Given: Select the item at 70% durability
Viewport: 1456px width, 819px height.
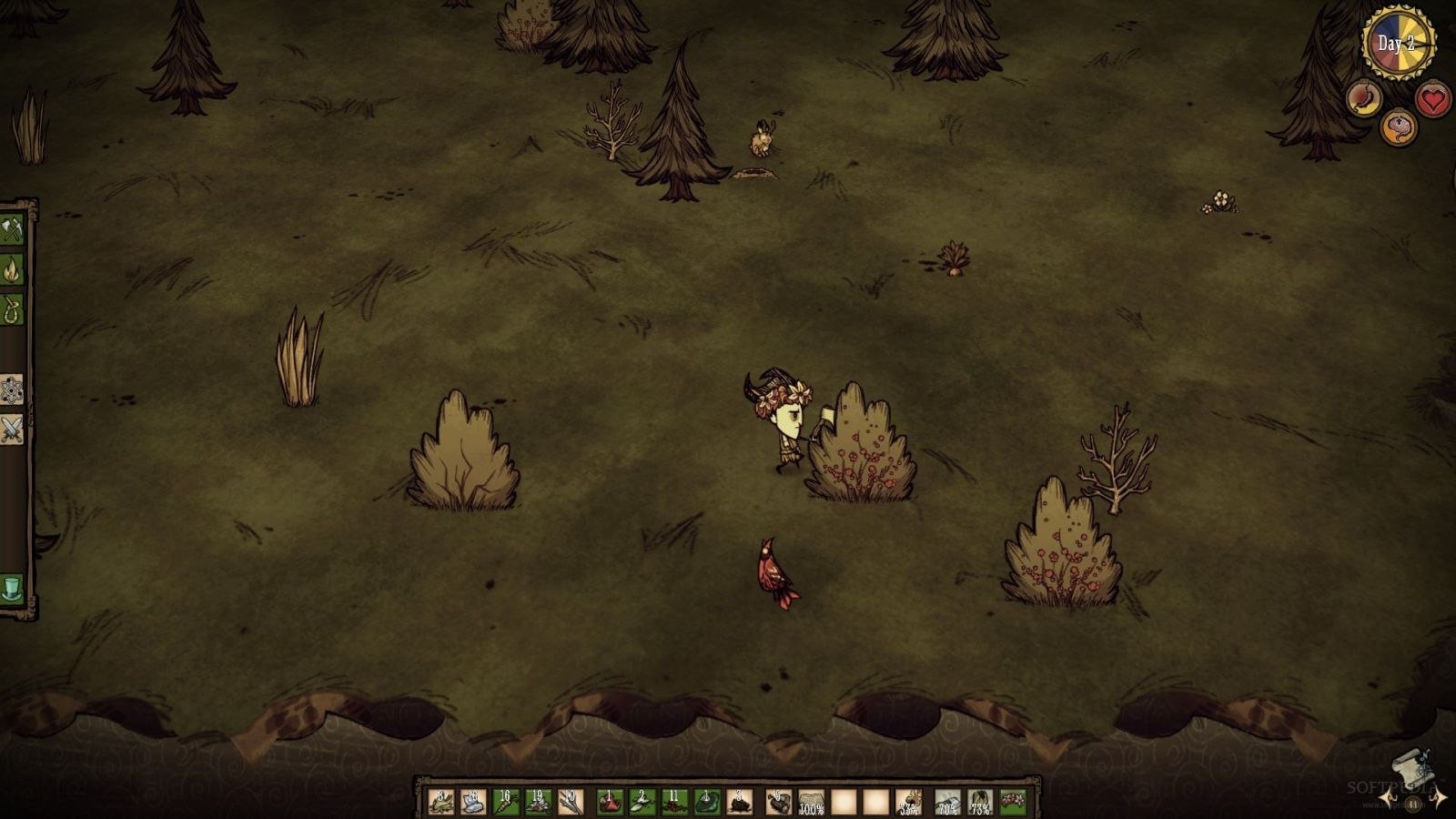Looking at the screenshot, I should click(947, 802).
